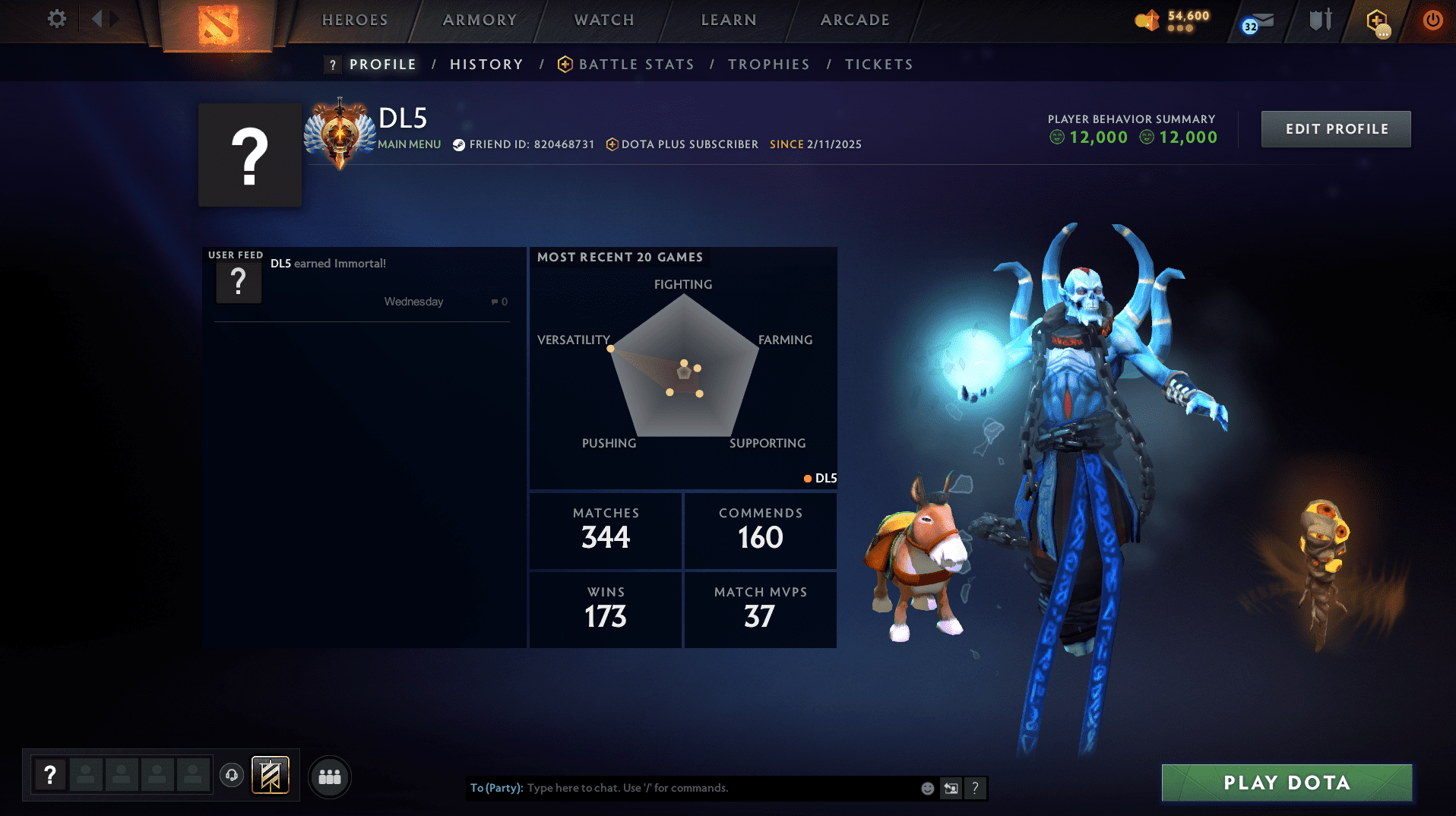1456x816 pixels.
Task: Open the shards and currency balance icon
Action: click(x=1147, y=21)
